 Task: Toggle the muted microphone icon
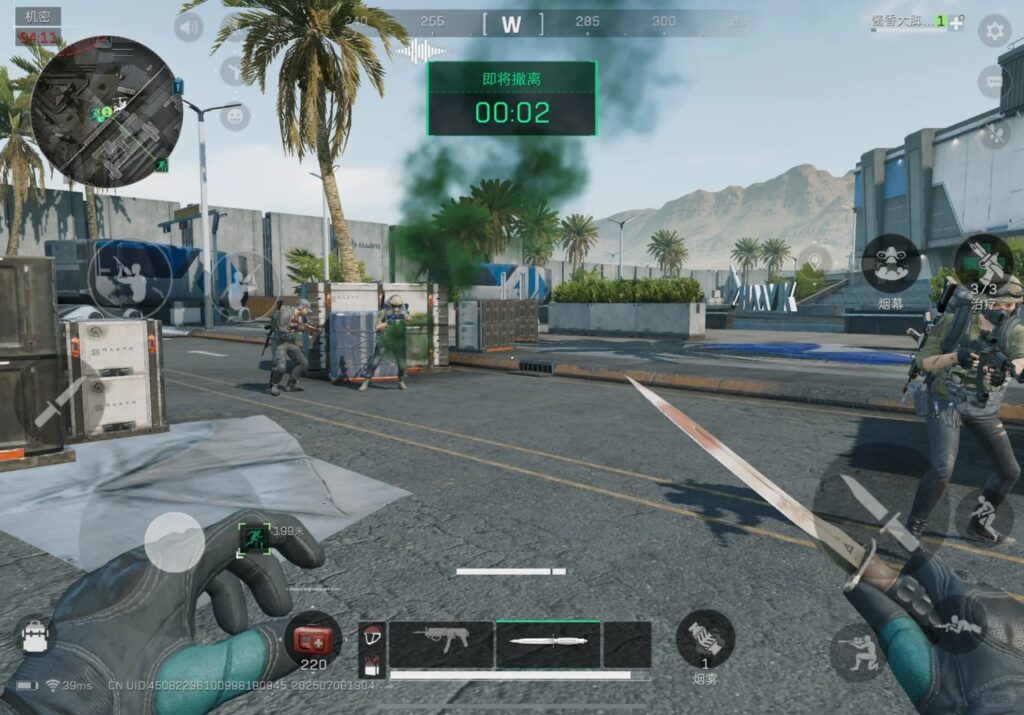pos(994,131)
